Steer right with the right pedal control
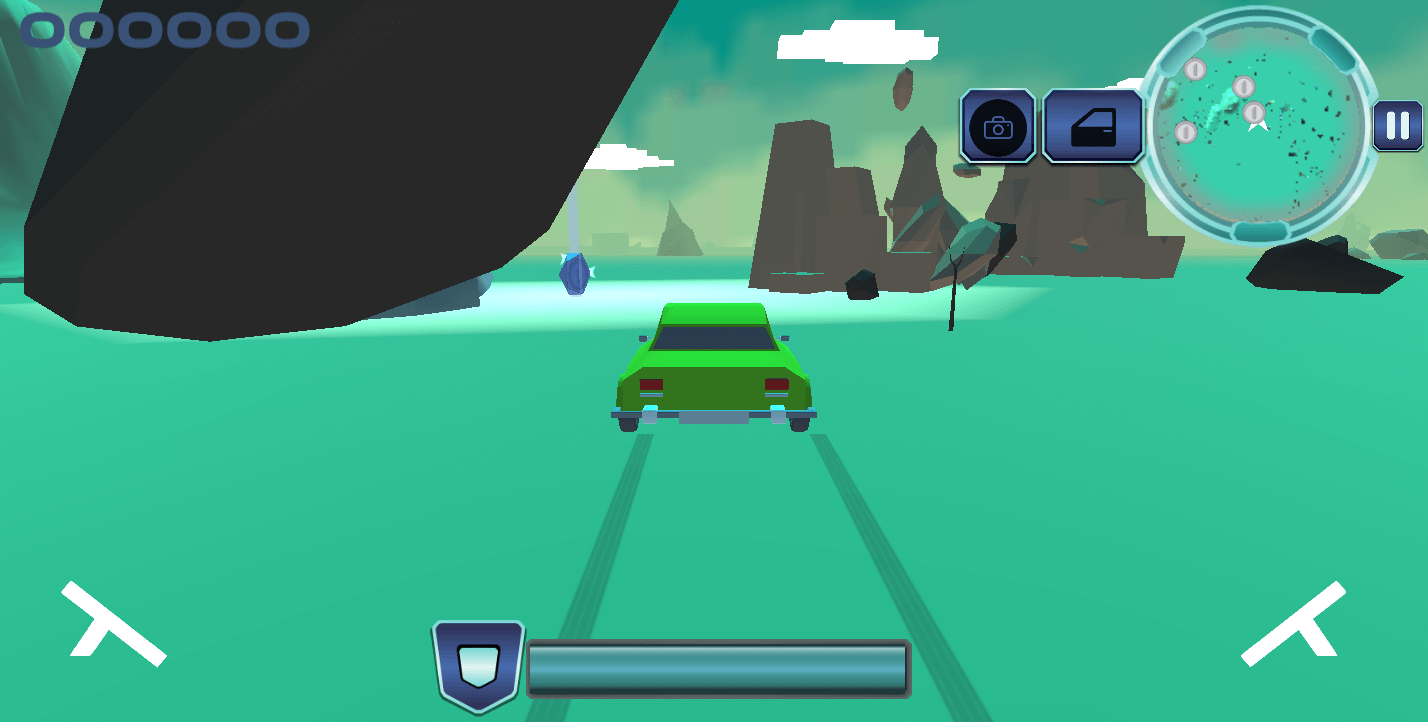This screenshot has height=722, width=1428. (x=1293, y=625)
